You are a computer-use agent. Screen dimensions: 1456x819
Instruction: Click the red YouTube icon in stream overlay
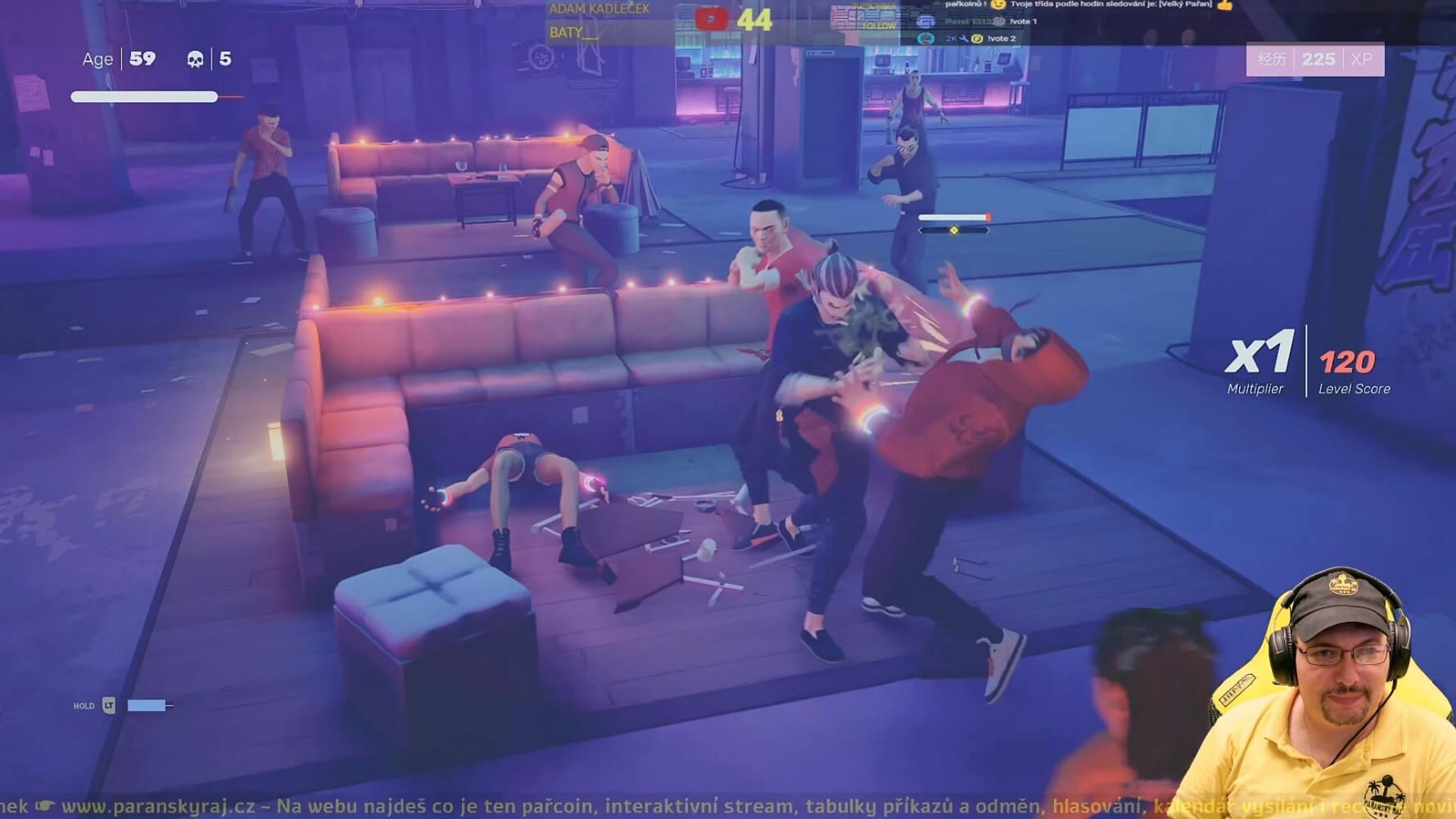tap(711, 19)
